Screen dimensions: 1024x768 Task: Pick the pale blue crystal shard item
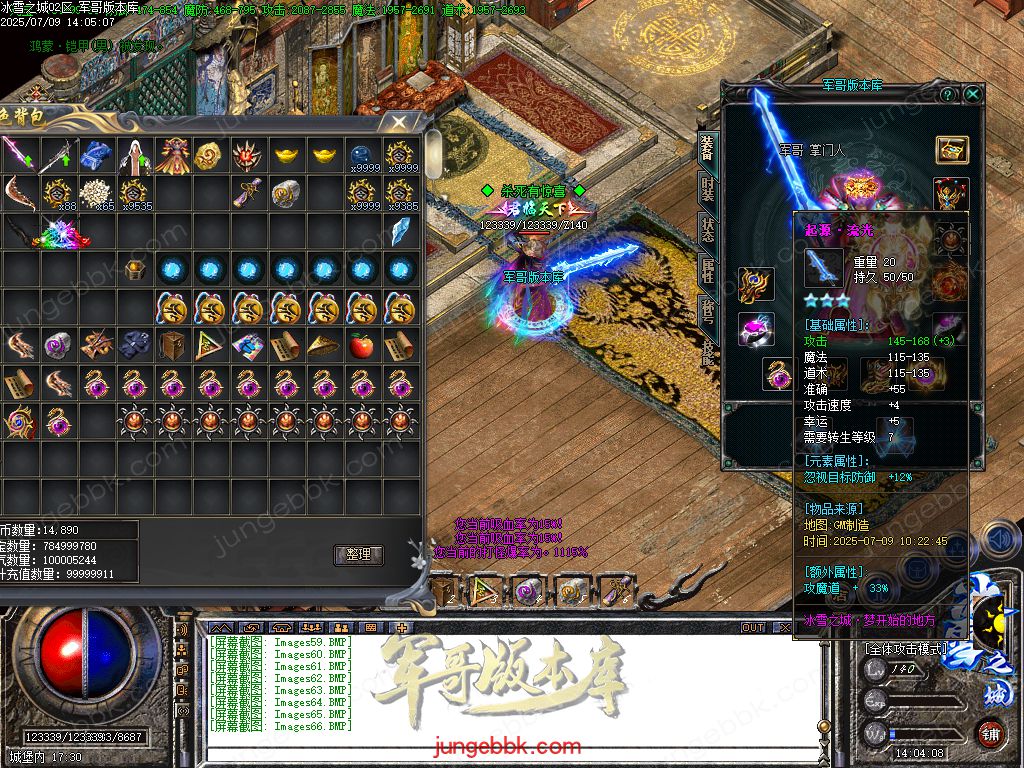coord(400,232)
